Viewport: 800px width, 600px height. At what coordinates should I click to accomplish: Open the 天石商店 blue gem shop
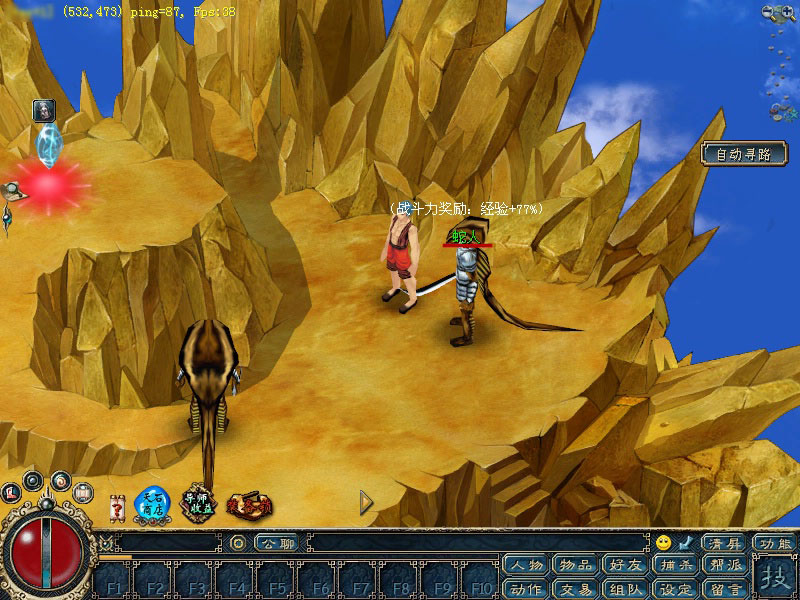coord(153,503)
